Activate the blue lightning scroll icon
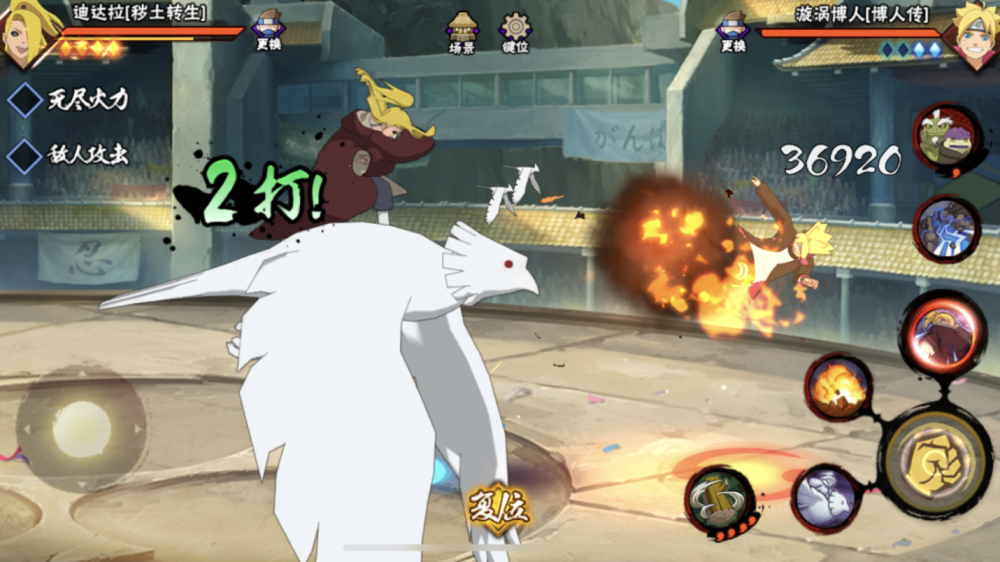 coord(946,229)
